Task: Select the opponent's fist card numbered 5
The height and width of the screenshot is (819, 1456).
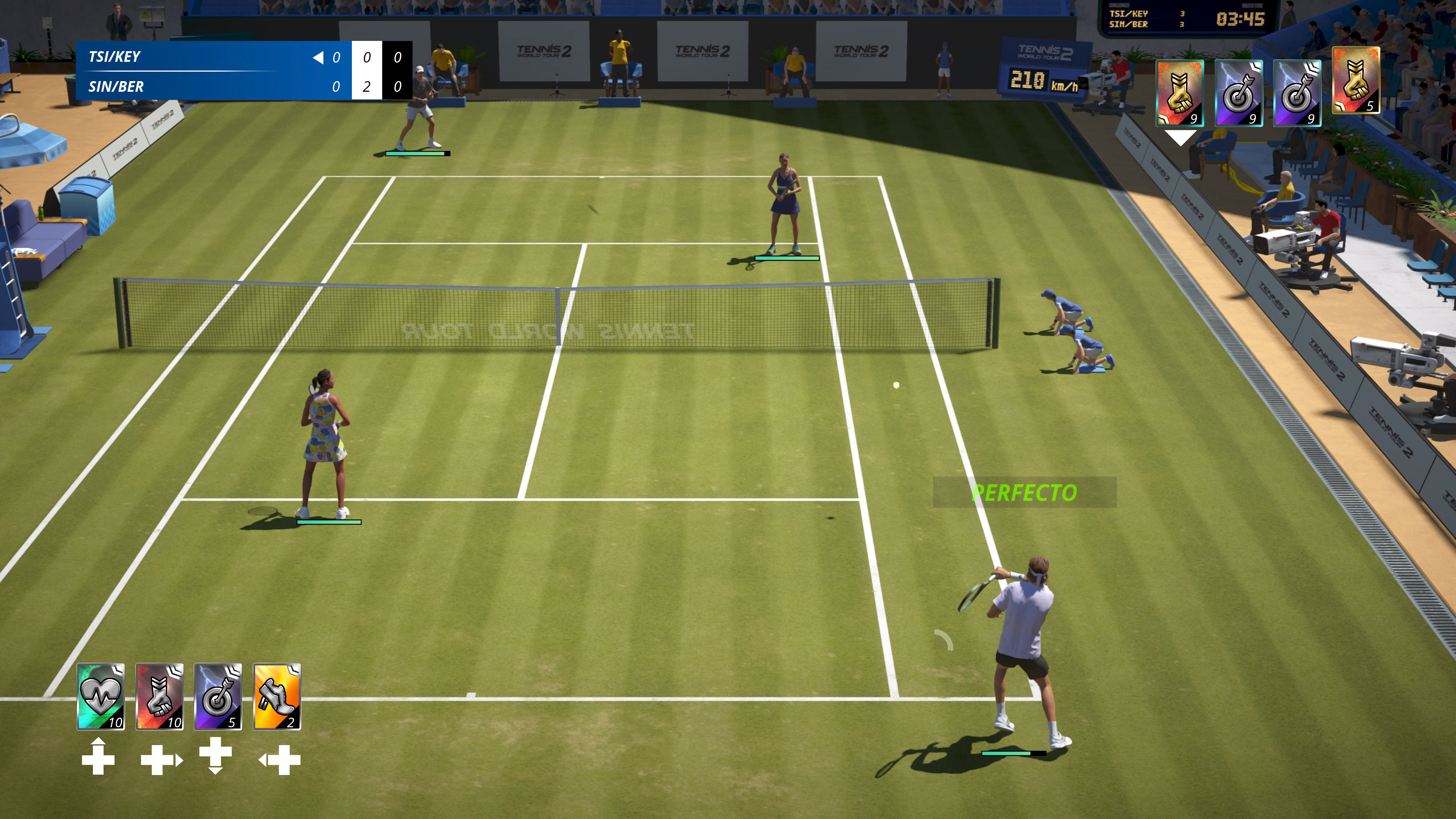Action: (x=1356, y=81)
